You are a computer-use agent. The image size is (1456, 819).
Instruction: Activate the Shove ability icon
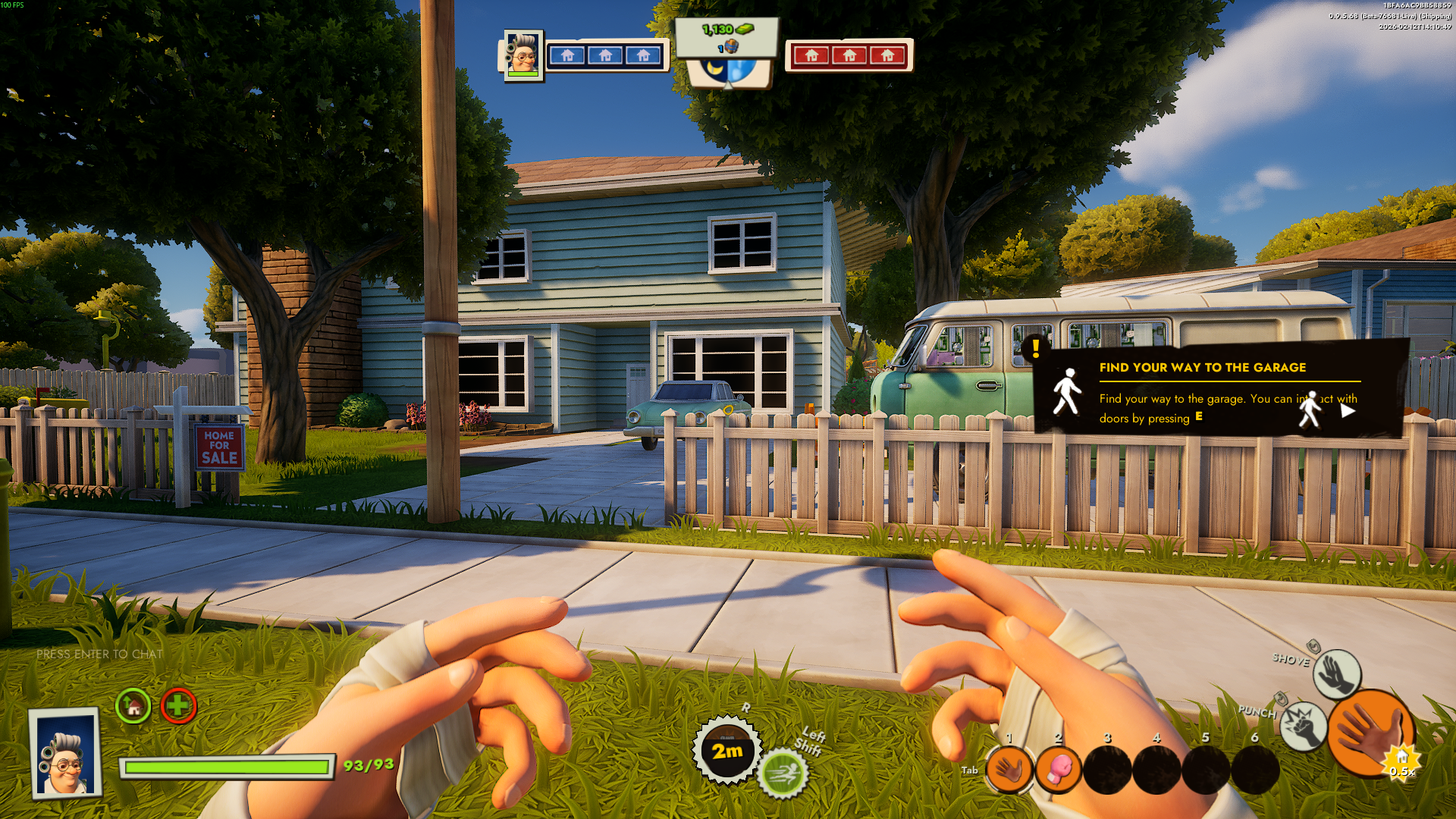click(x=1336, y=673)
